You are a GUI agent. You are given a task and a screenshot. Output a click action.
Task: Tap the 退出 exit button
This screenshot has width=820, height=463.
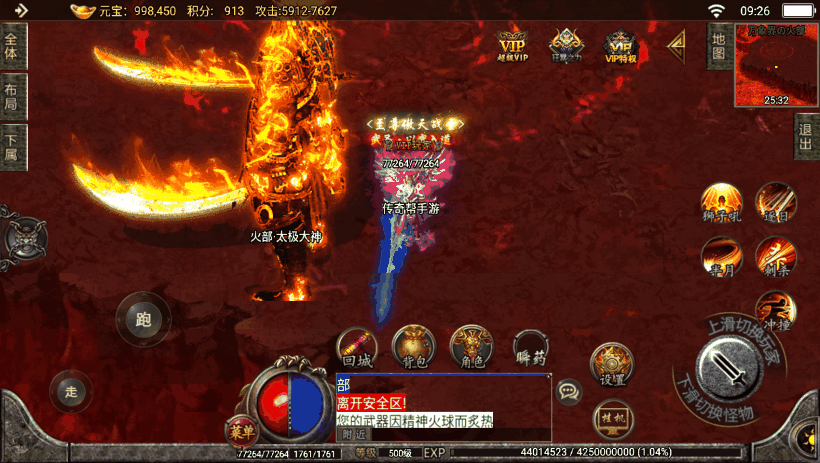(x=806, y=136)
